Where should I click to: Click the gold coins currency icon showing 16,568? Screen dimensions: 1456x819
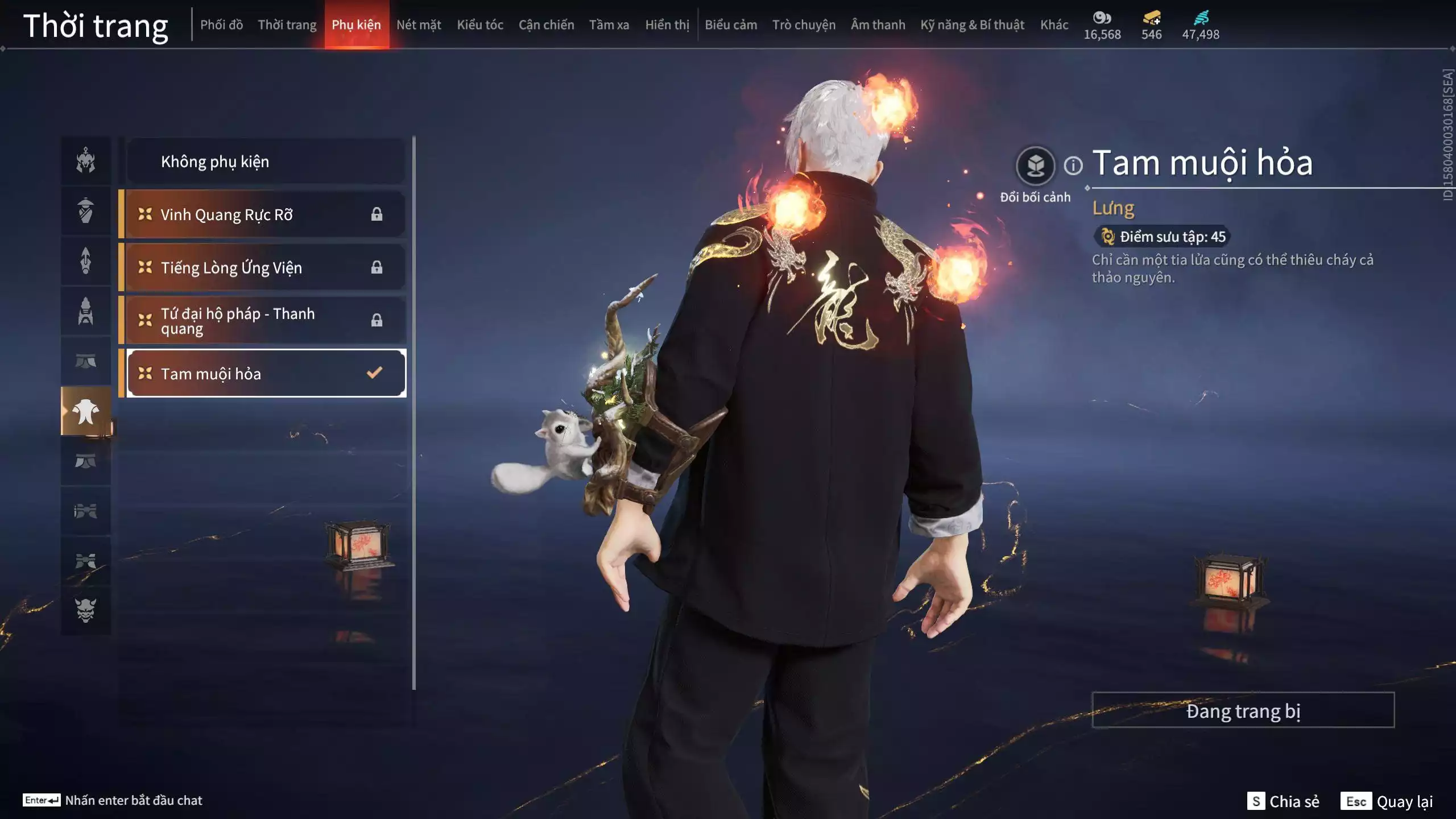click(x=1101, y=18)
